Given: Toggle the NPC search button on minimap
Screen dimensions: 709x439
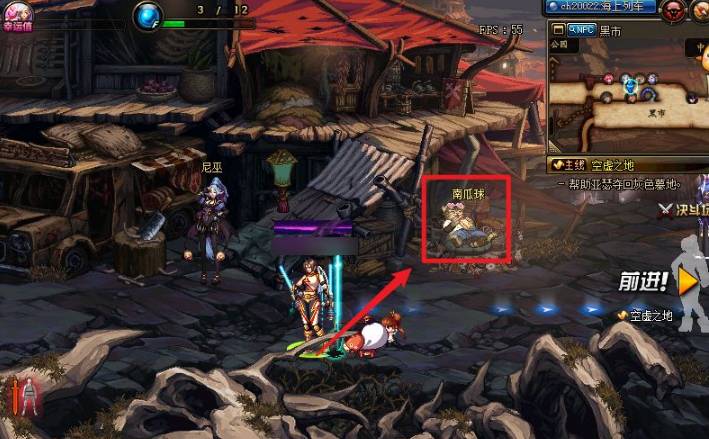Looking at the screenshot, I should click(x=580, y=30).
